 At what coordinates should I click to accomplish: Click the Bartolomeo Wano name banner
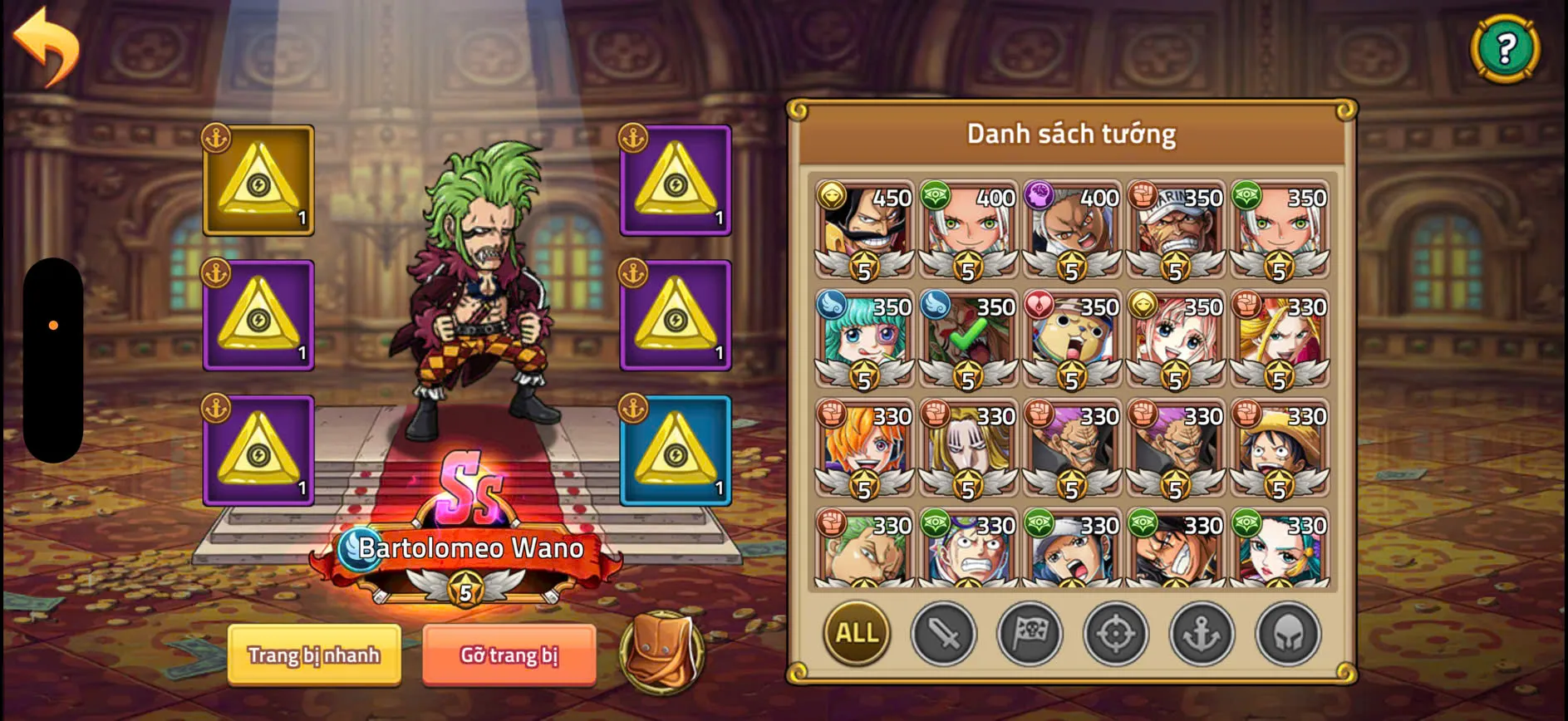tap(469, 548)
